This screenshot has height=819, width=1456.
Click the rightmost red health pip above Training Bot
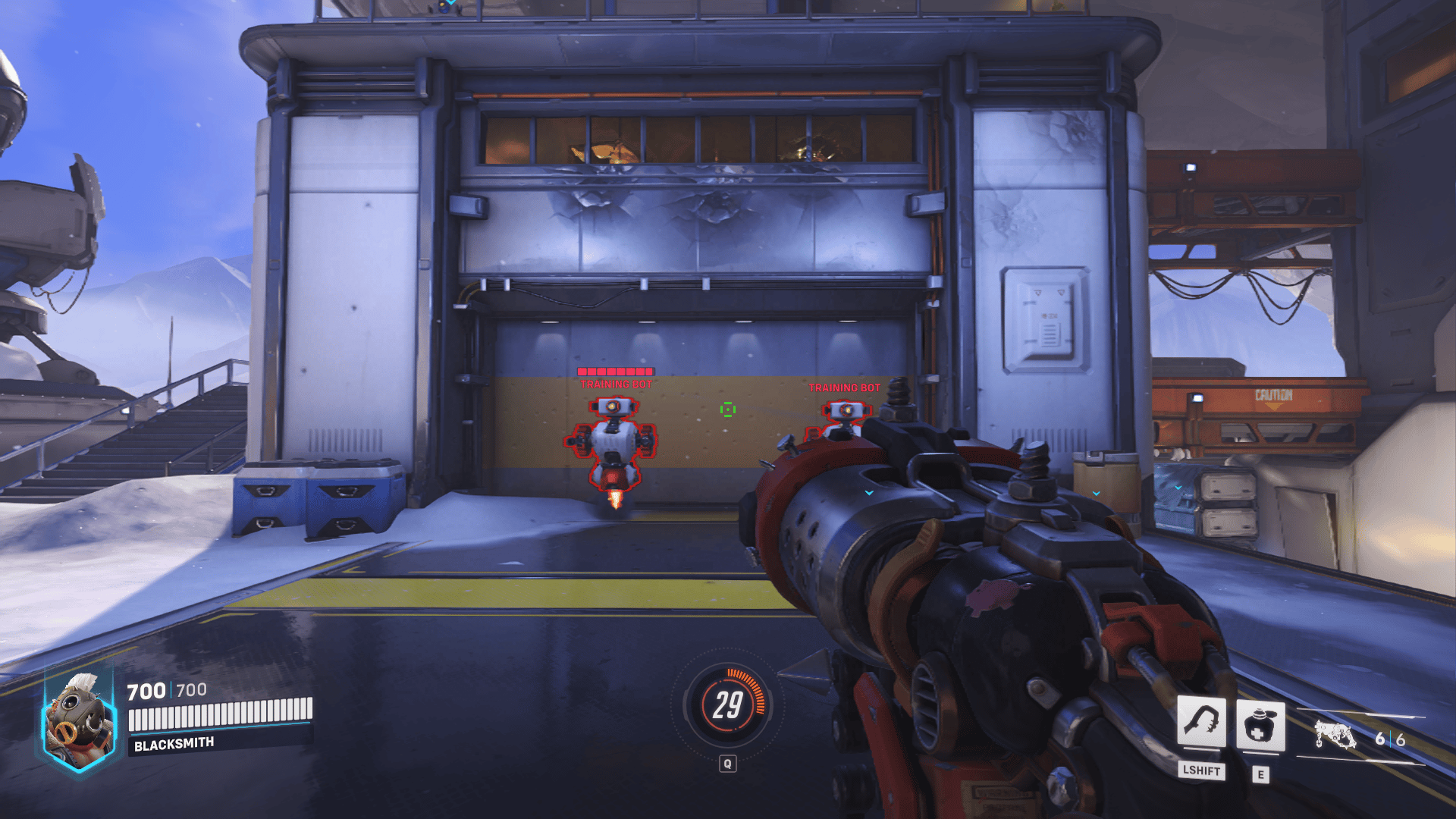point(648,372)
